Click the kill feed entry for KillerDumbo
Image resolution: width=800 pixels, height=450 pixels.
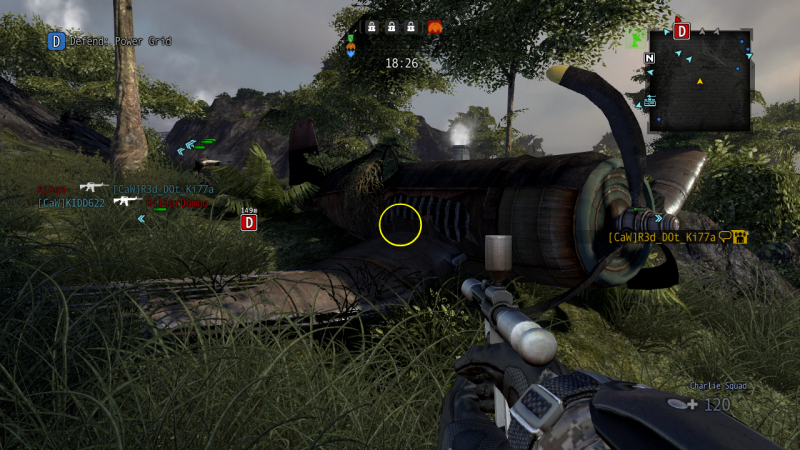click(x=177, y=202)
